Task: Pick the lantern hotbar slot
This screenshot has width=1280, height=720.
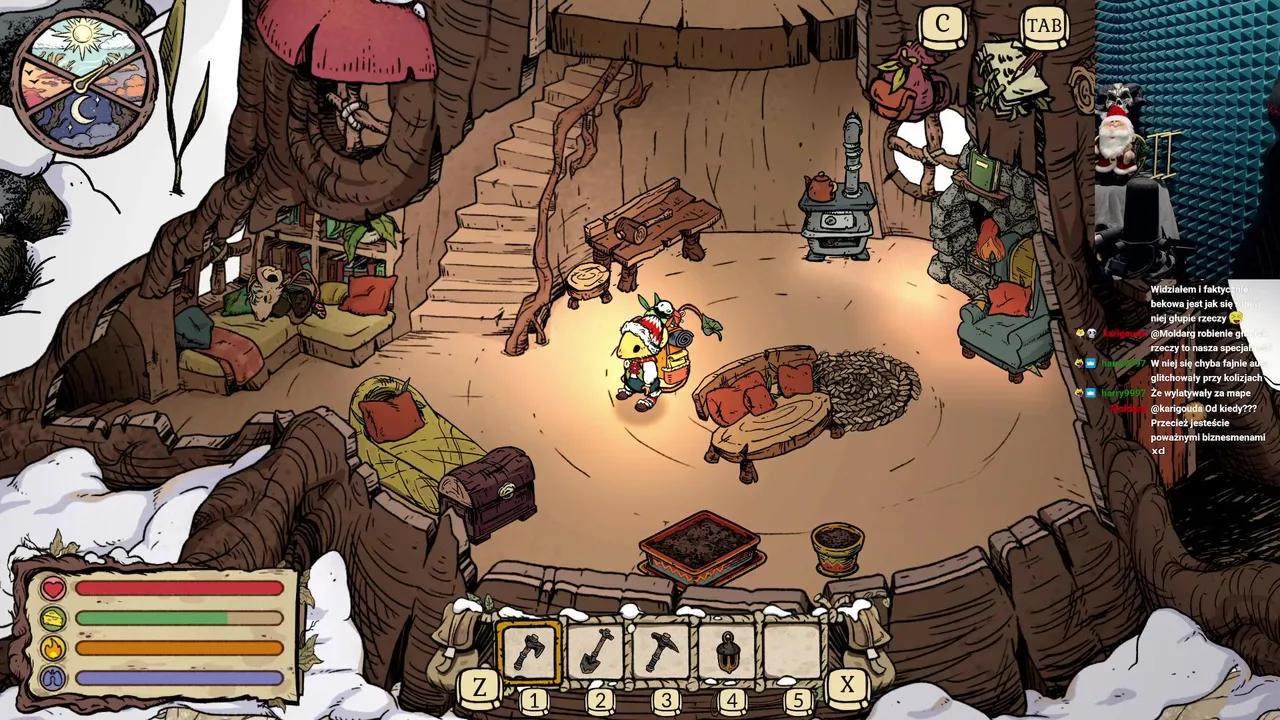Action: click(x=728, y=652)
